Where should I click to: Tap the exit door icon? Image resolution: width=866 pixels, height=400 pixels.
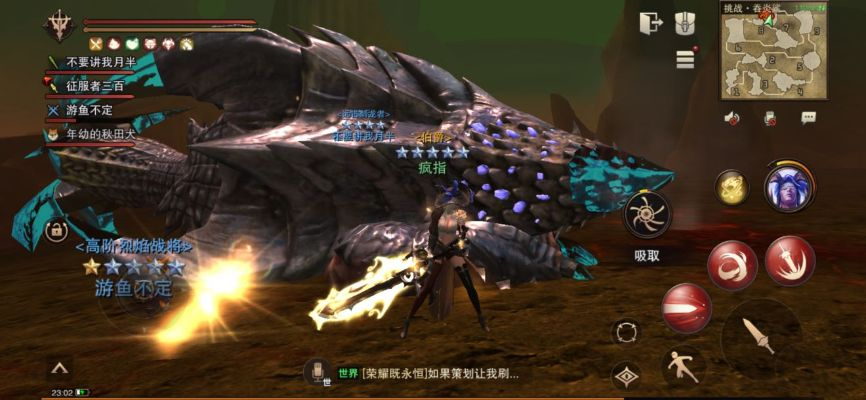pyautogui.click(x=651, y=22)
